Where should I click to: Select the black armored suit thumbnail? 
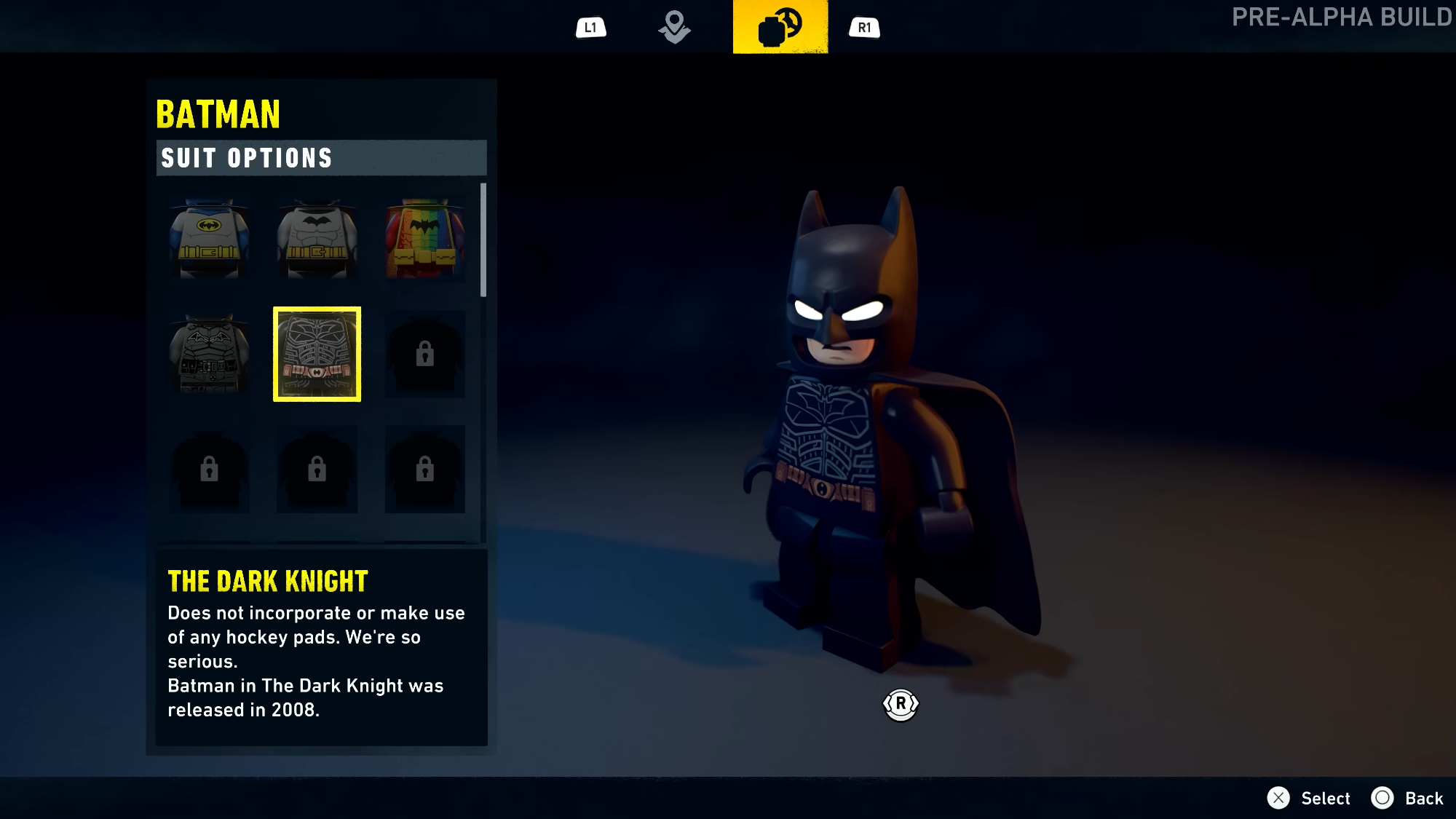click(209, 354)
